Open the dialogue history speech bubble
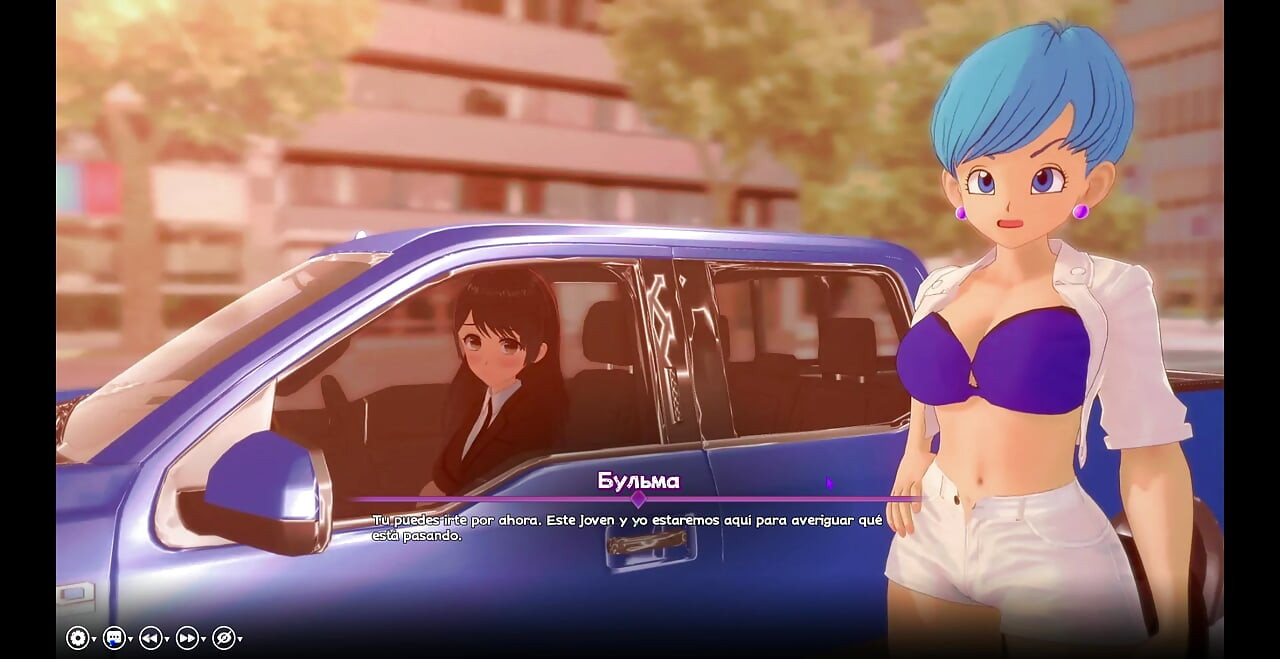This screenshot has width=1280, height=659. click(x=114, y=638)
